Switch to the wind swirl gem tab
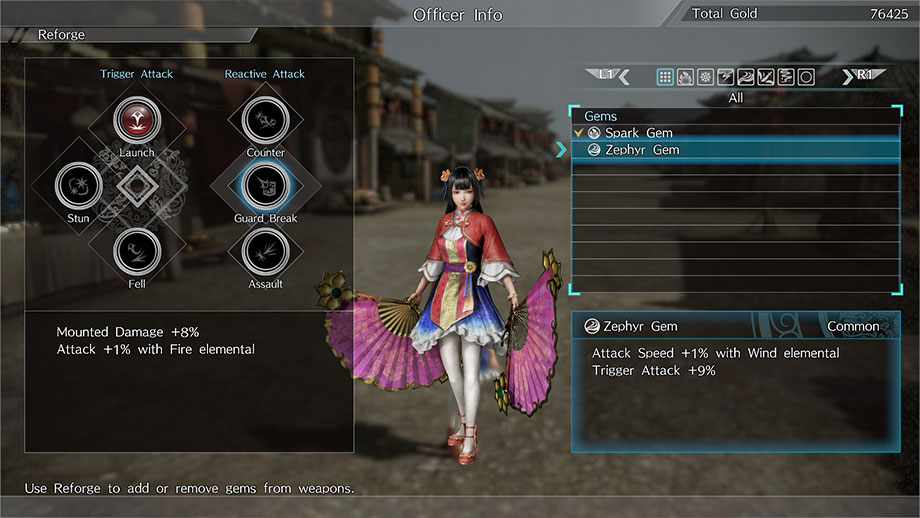 point(745,77)
